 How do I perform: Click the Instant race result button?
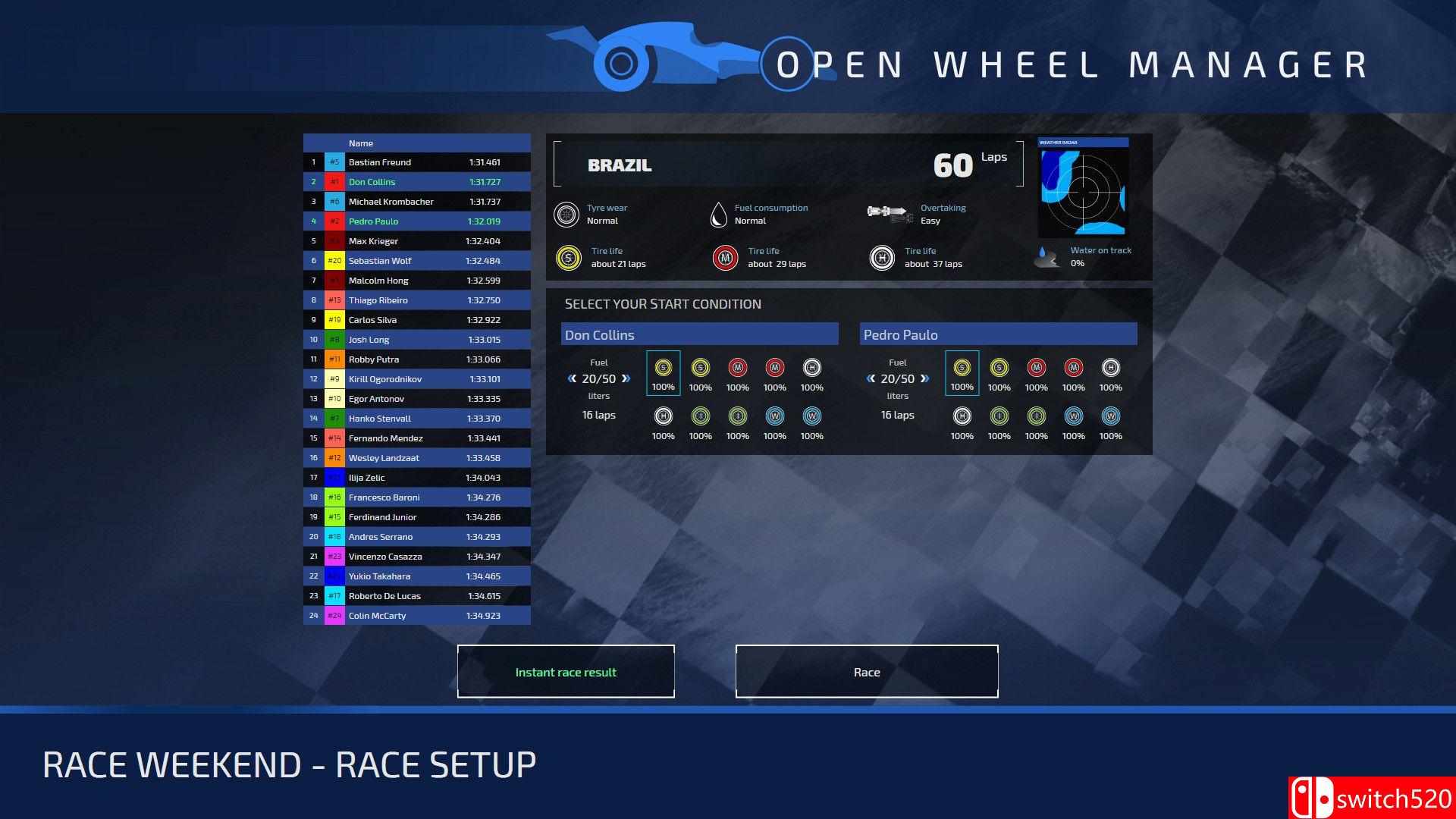tap(566, 672)
